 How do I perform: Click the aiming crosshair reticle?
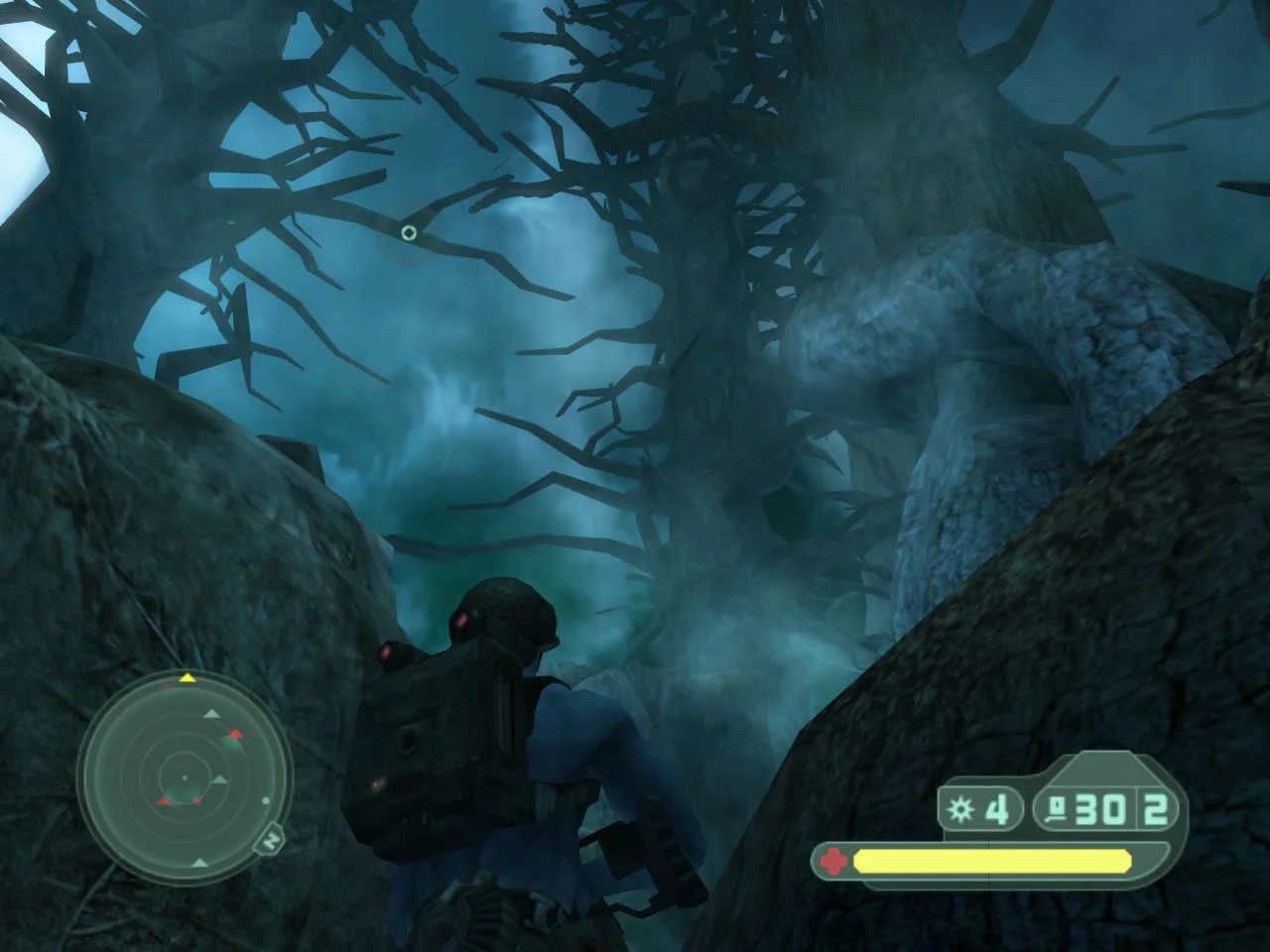click(407, 234)
